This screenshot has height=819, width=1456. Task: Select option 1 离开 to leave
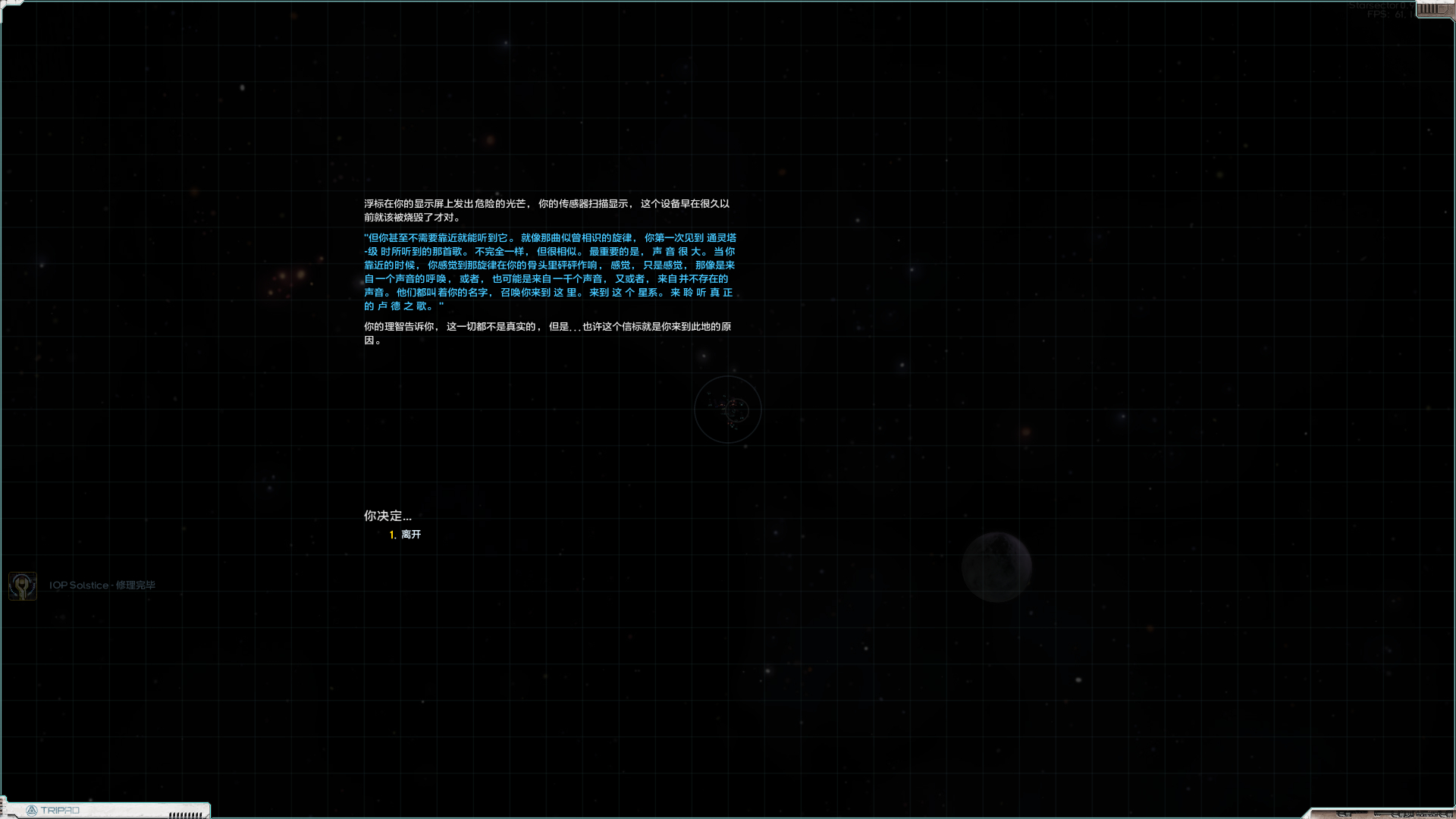point(410,534)
